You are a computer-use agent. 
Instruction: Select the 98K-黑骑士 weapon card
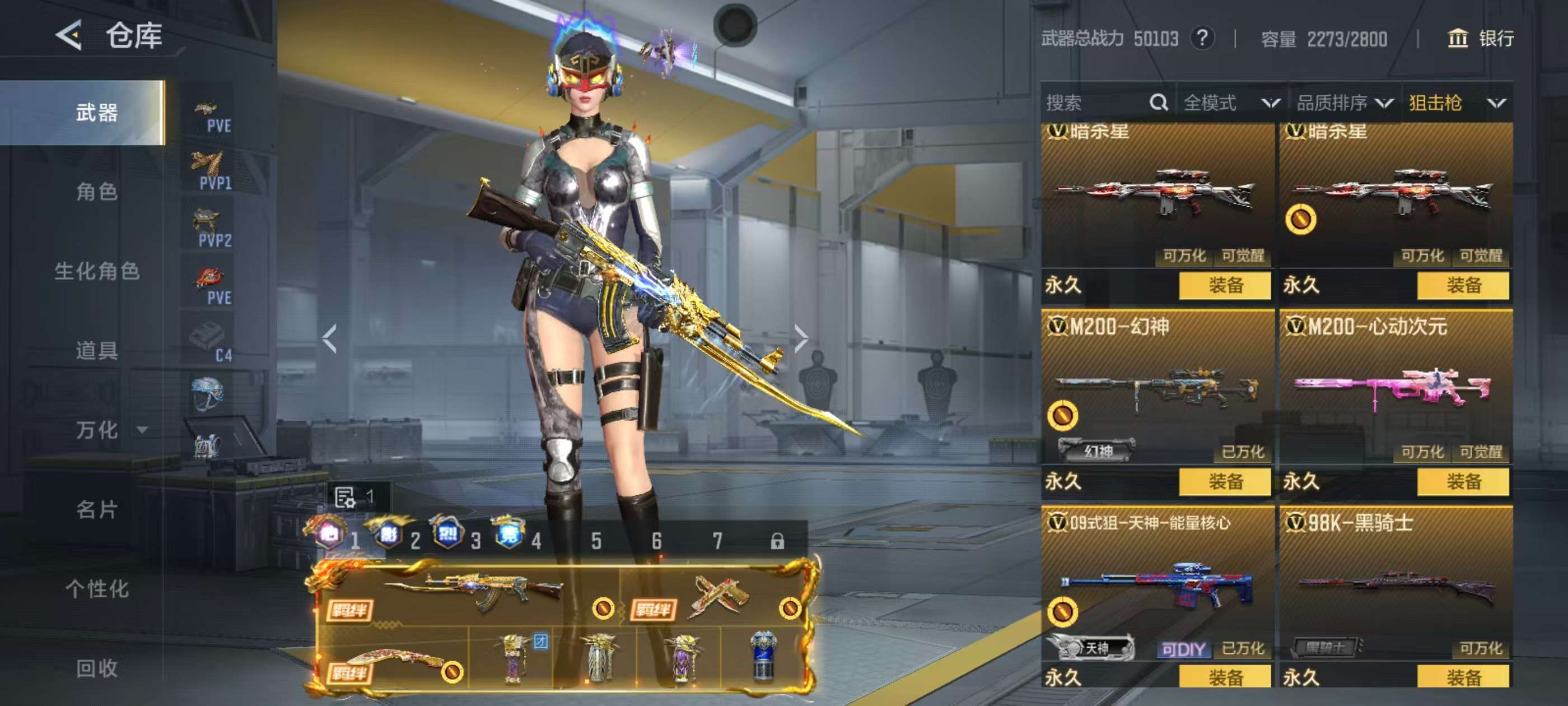pos(1395,585)
